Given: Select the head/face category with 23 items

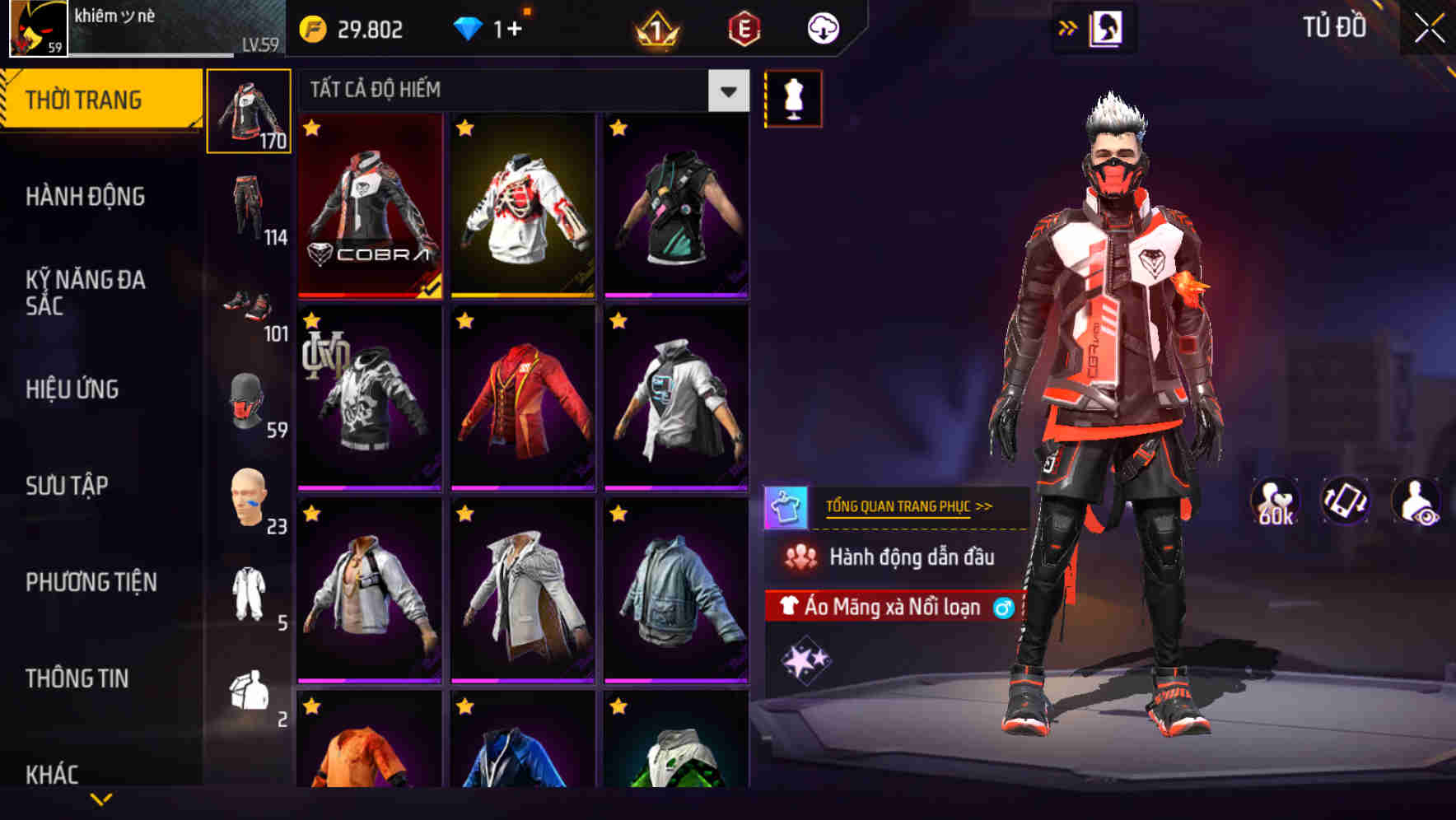Looking at the screenshot, I should 250,494.
